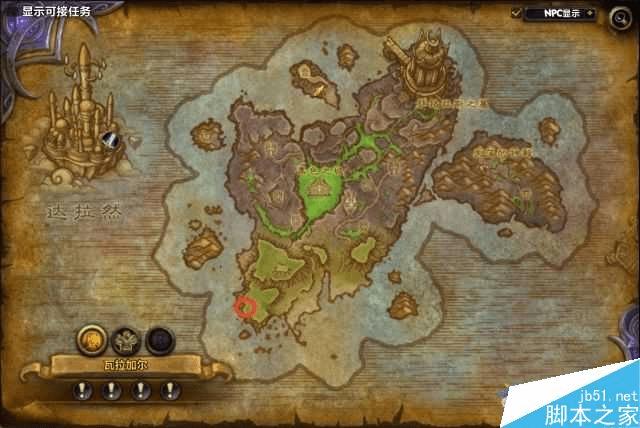Click the red circle marker on the map
The width and height of the screenshot is (640, 428).
point(245,306)
